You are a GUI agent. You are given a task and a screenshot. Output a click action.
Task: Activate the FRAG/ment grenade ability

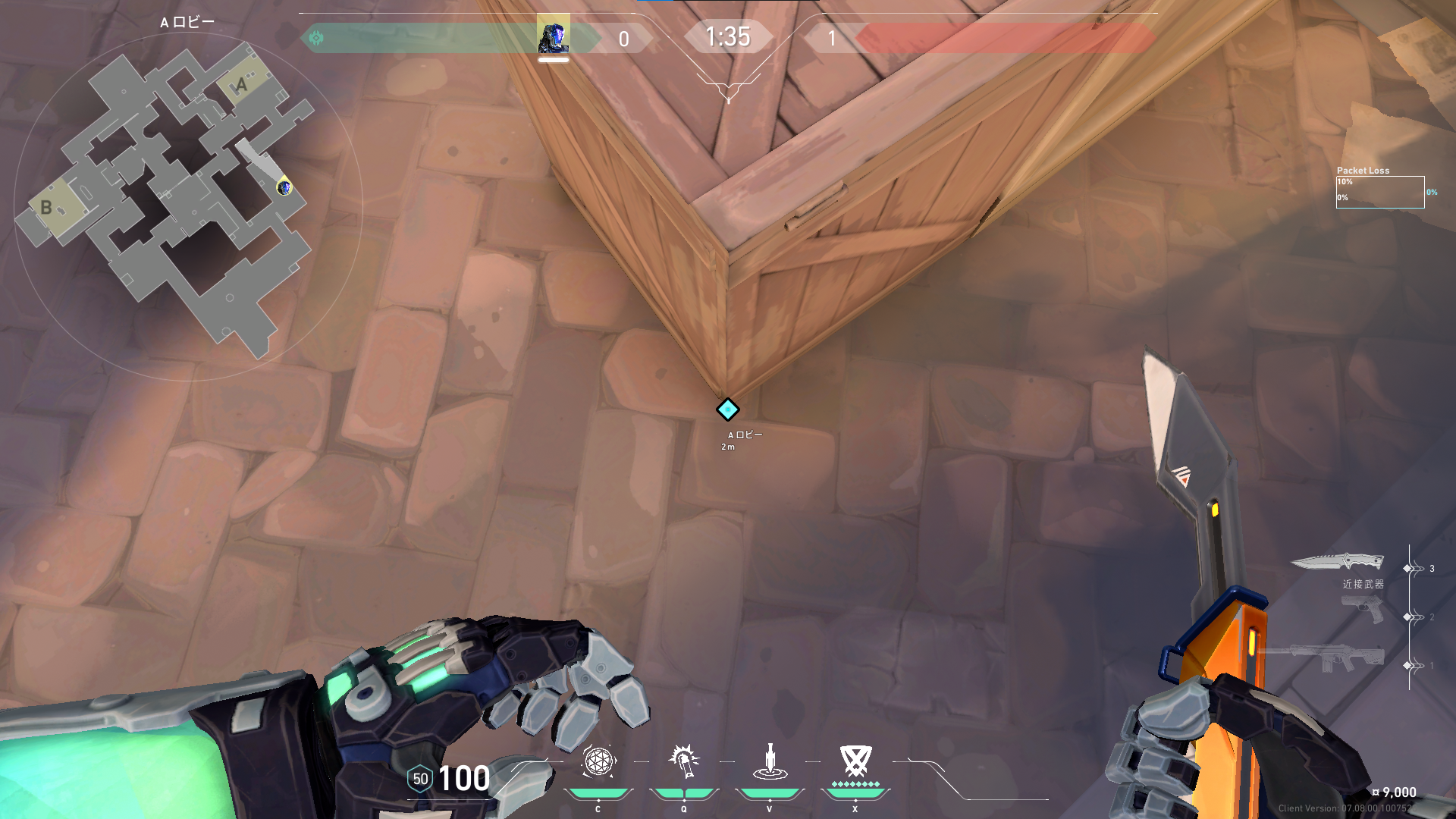point(598,762)
